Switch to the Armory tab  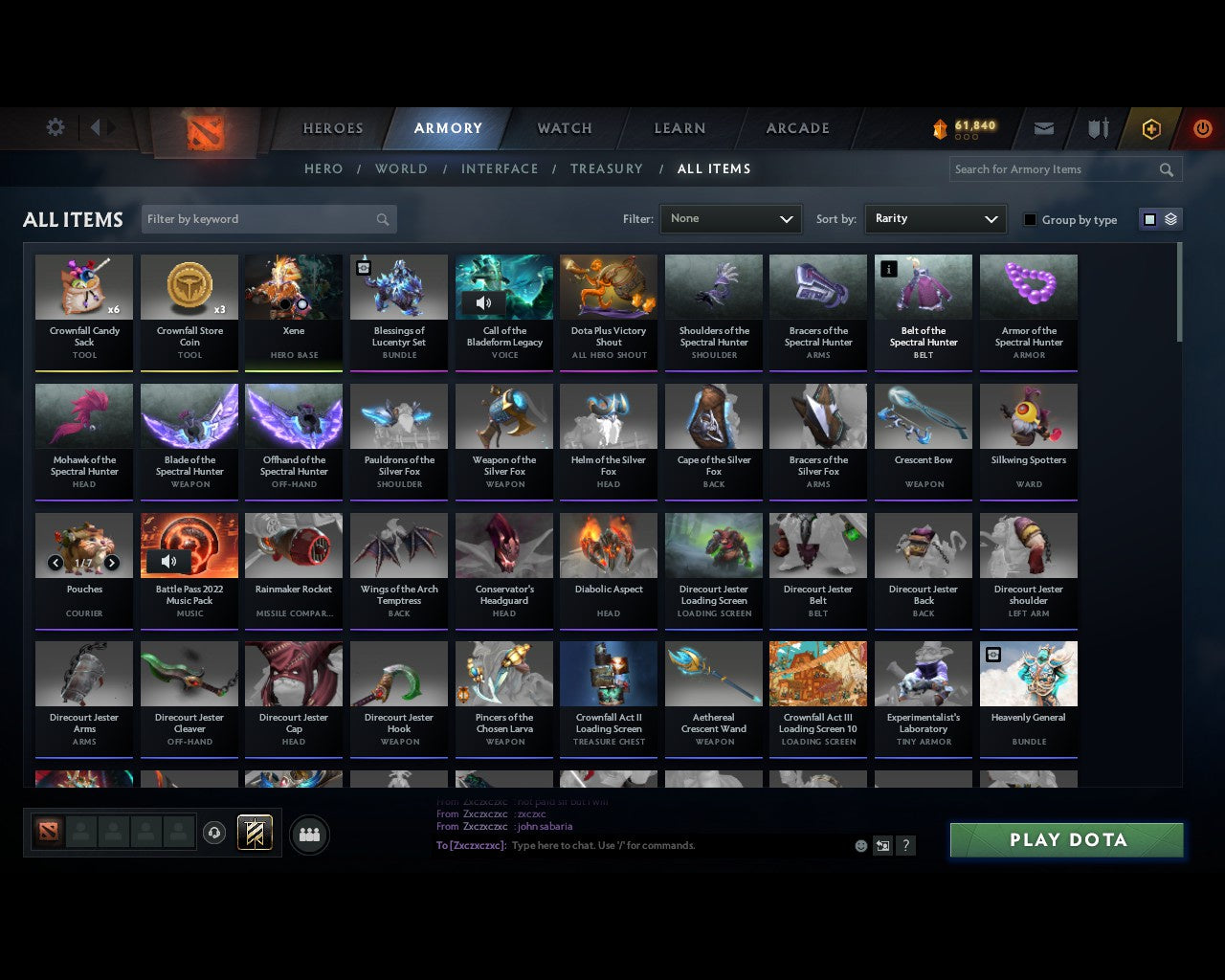coord(448,127)
